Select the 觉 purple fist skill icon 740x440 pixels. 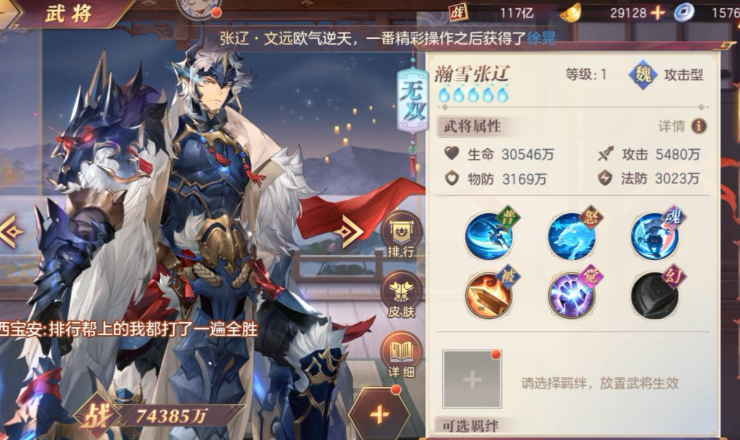(571, 295)
